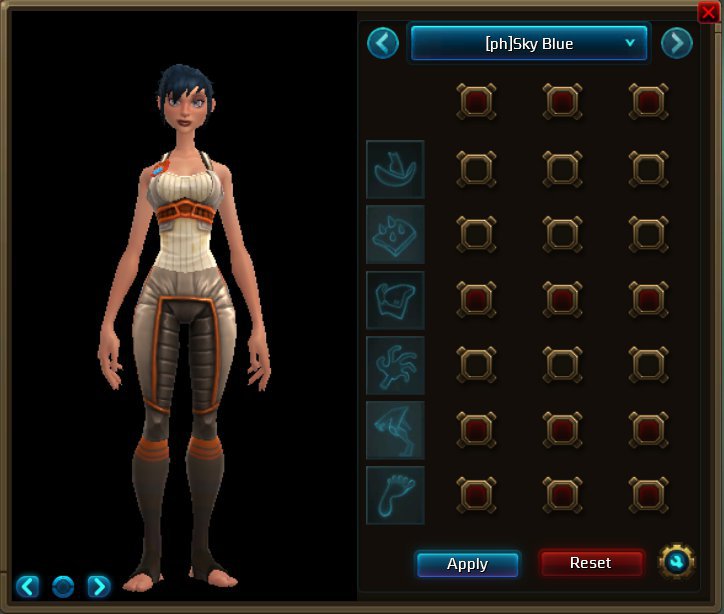Select the hat equipment slot
Screen dimensions: 724x614
click(x=395, y=170)
